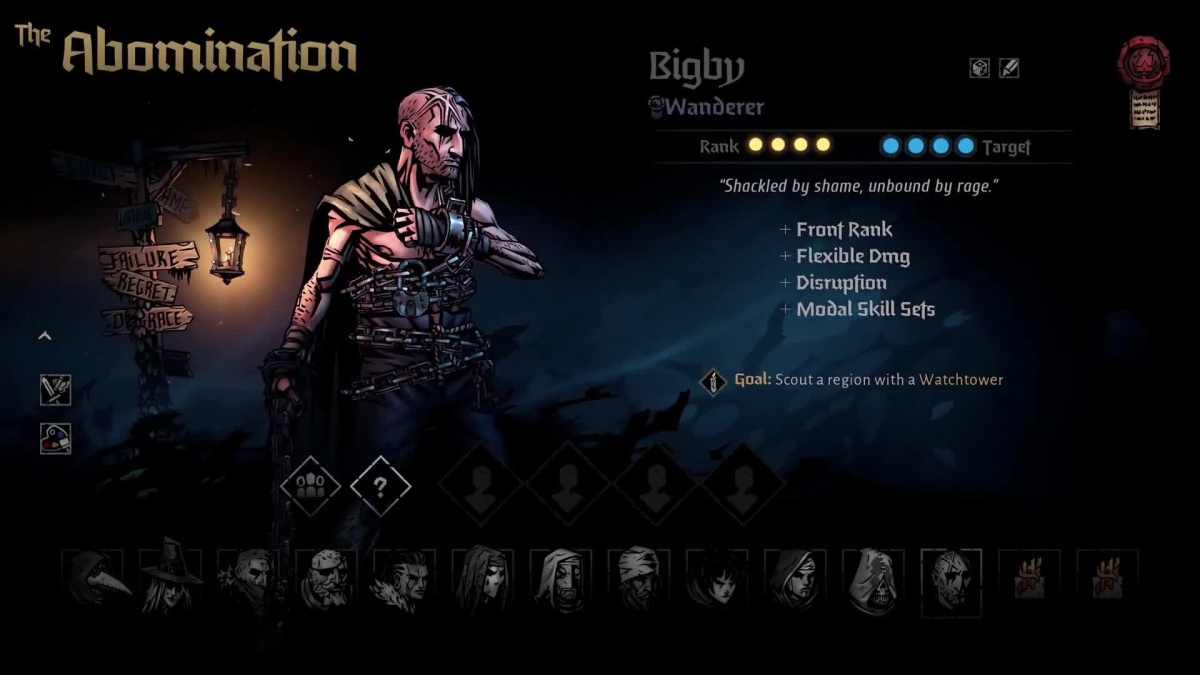The height and width of the screenshot is (675, 1200).
Task: Expand the Disruption trait entry
Action: coord(832,283)
